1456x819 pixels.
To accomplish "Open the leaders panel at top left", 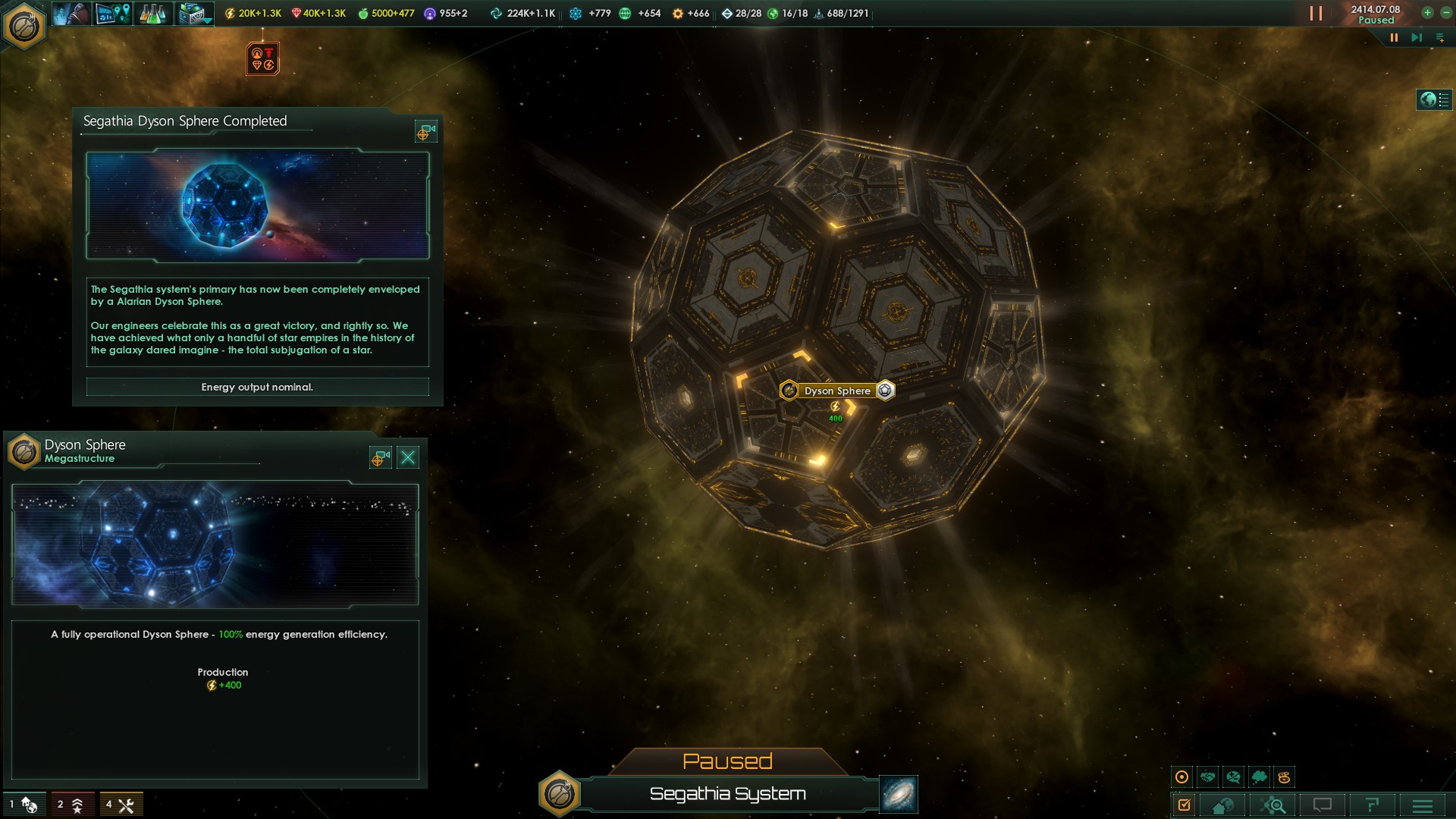I will (x=71, y=13).
